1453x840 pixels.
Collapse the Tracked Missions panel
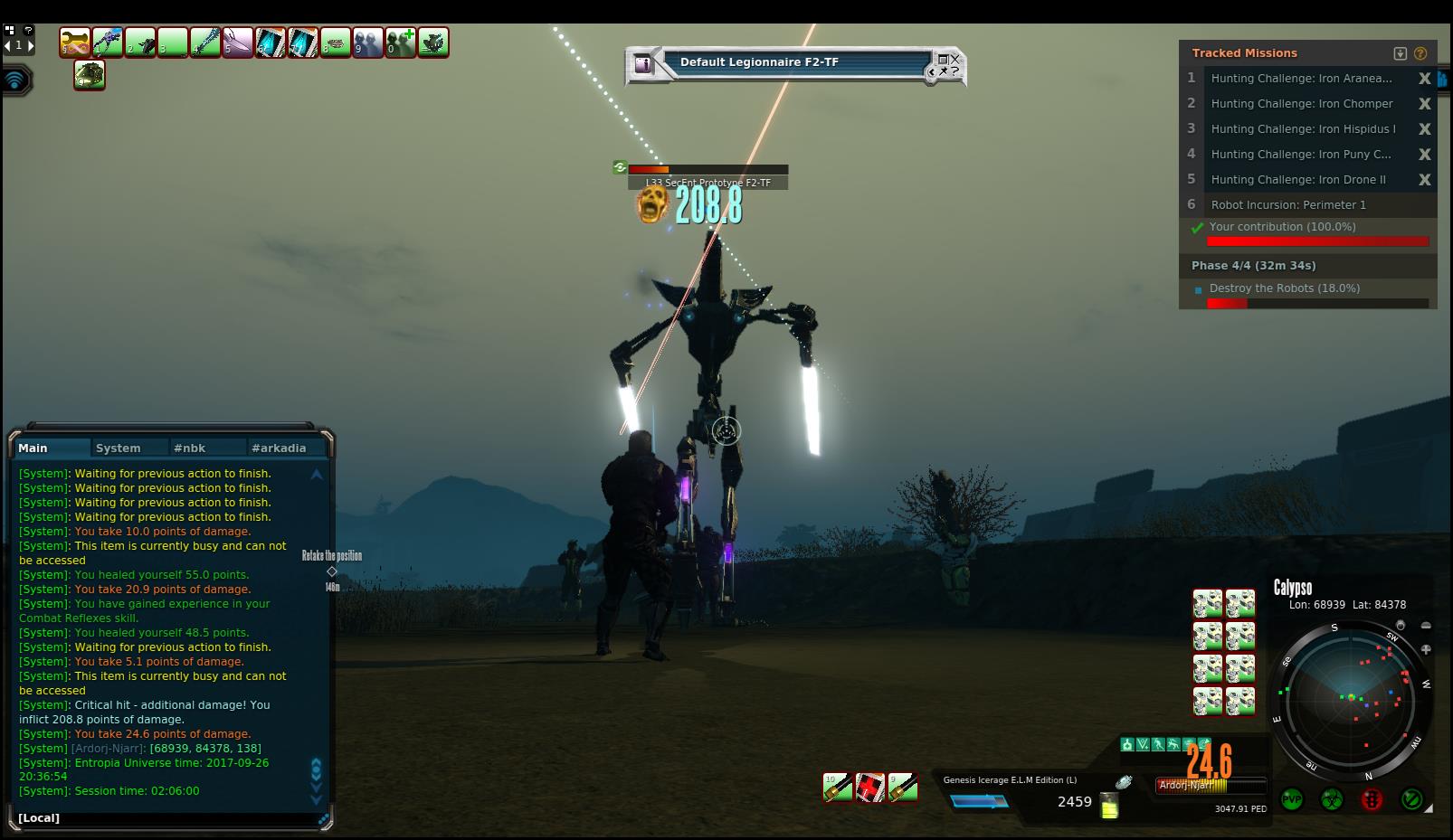1401,53
